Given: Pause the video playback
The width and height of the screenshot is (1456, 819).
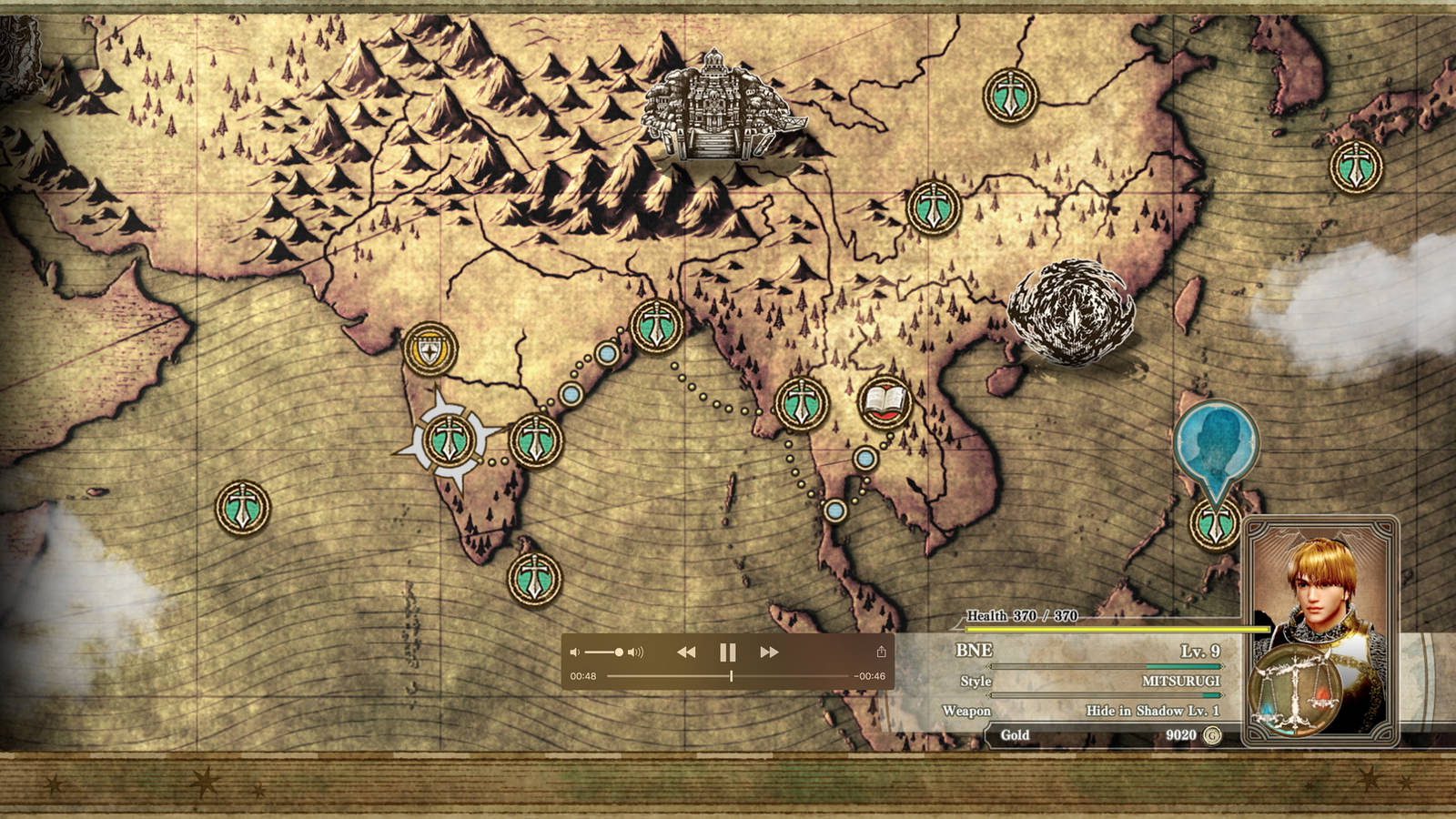Looking at the screenshot, I should [727, 652].
